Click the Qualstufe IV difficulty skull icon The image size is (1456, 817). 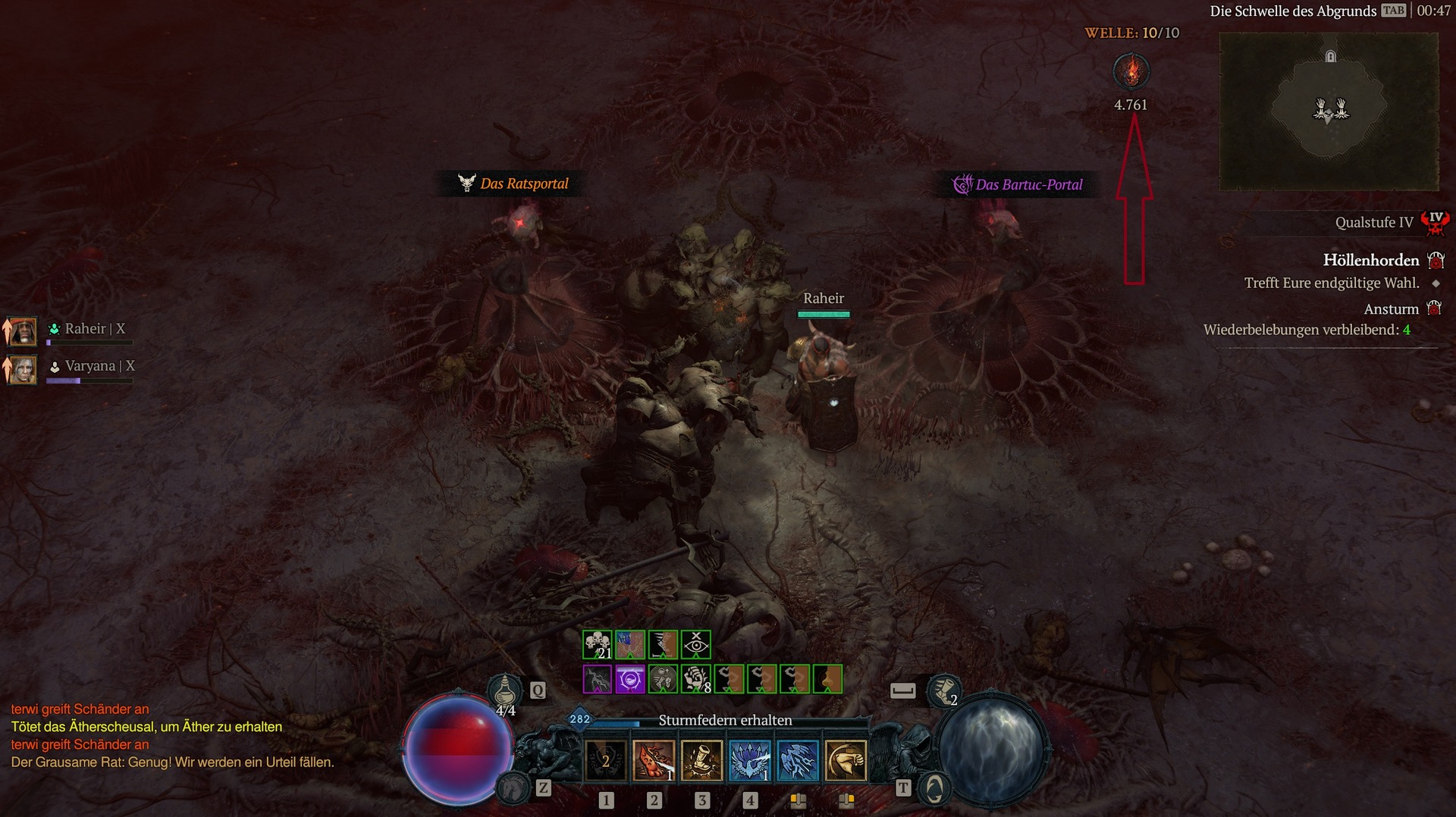pyautogui.click(x=1435, y=222)
